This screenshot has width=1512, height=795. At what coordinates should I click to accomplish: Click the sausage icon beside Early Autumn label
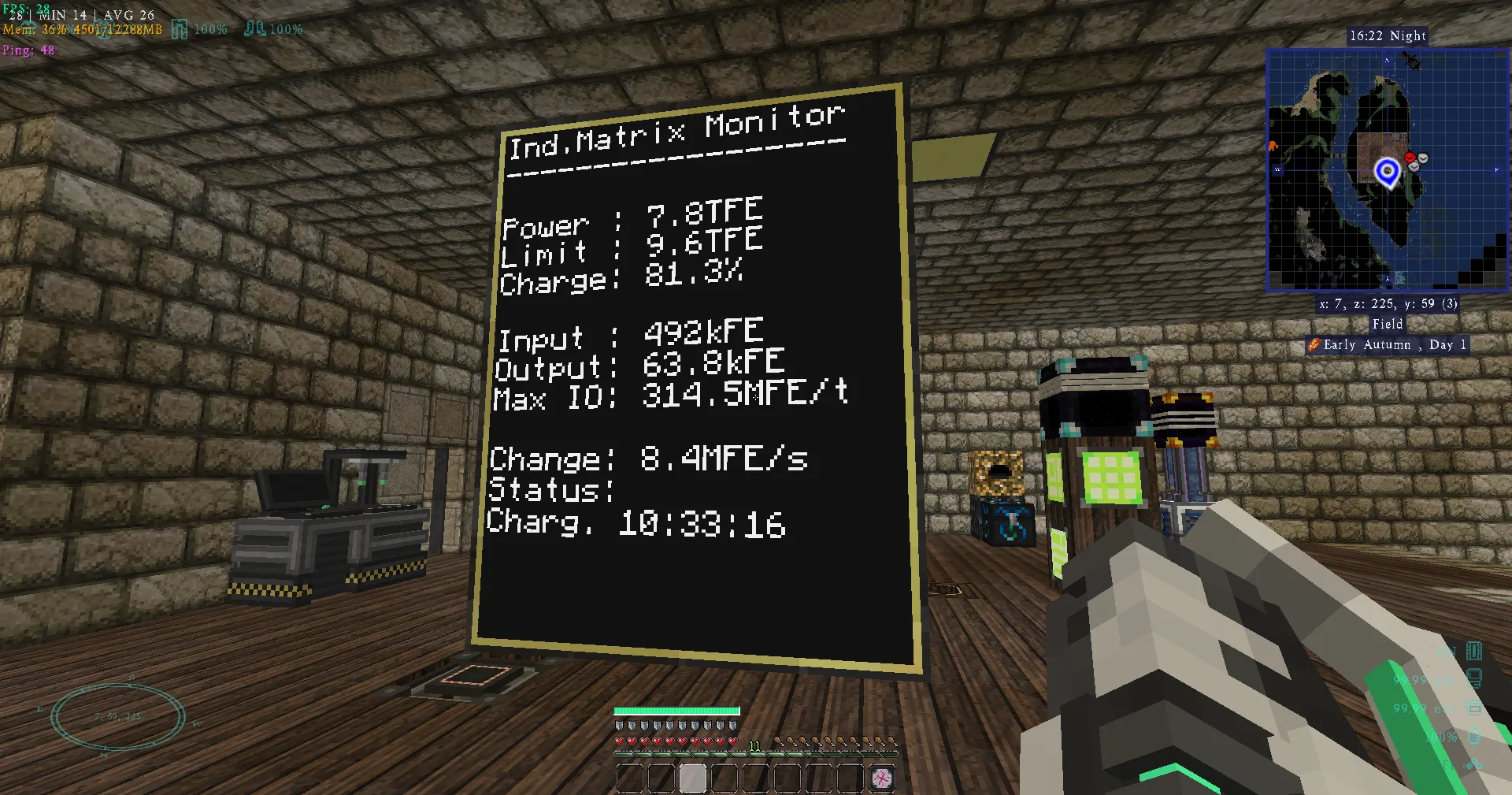pyautogui.click(x=1314, y=345)
